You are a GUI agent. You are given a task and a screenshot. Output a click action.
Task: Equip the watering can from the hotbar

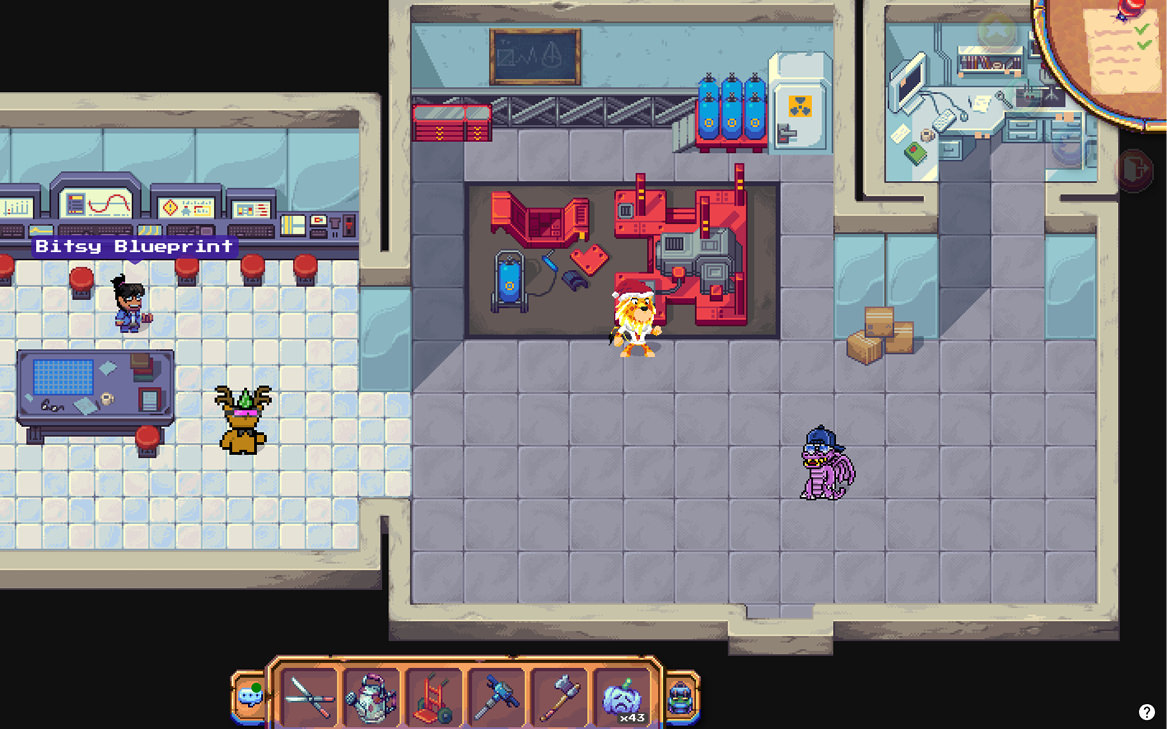click(372, 696)
